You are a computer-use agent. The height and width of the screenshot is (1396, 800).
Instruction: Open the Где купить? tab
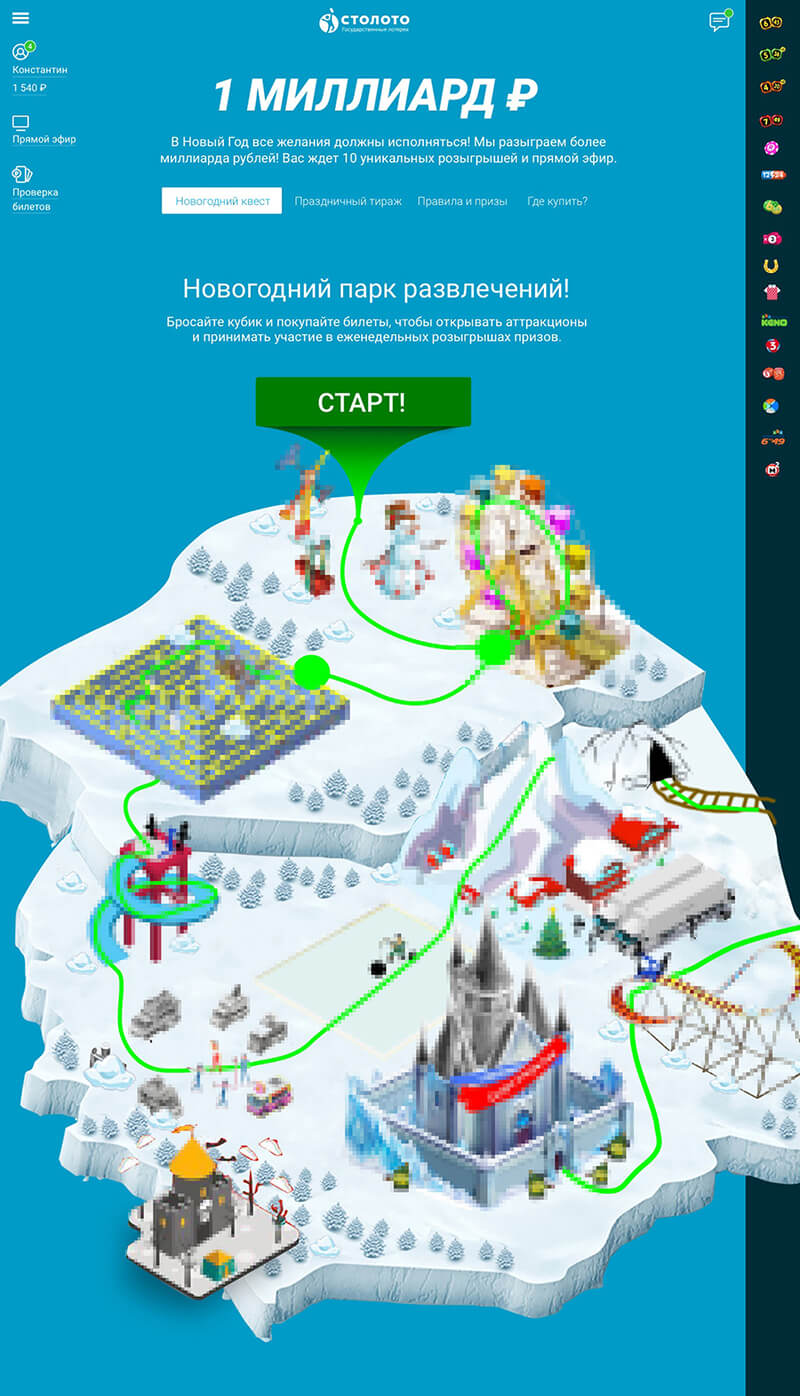tap(557, 201)
